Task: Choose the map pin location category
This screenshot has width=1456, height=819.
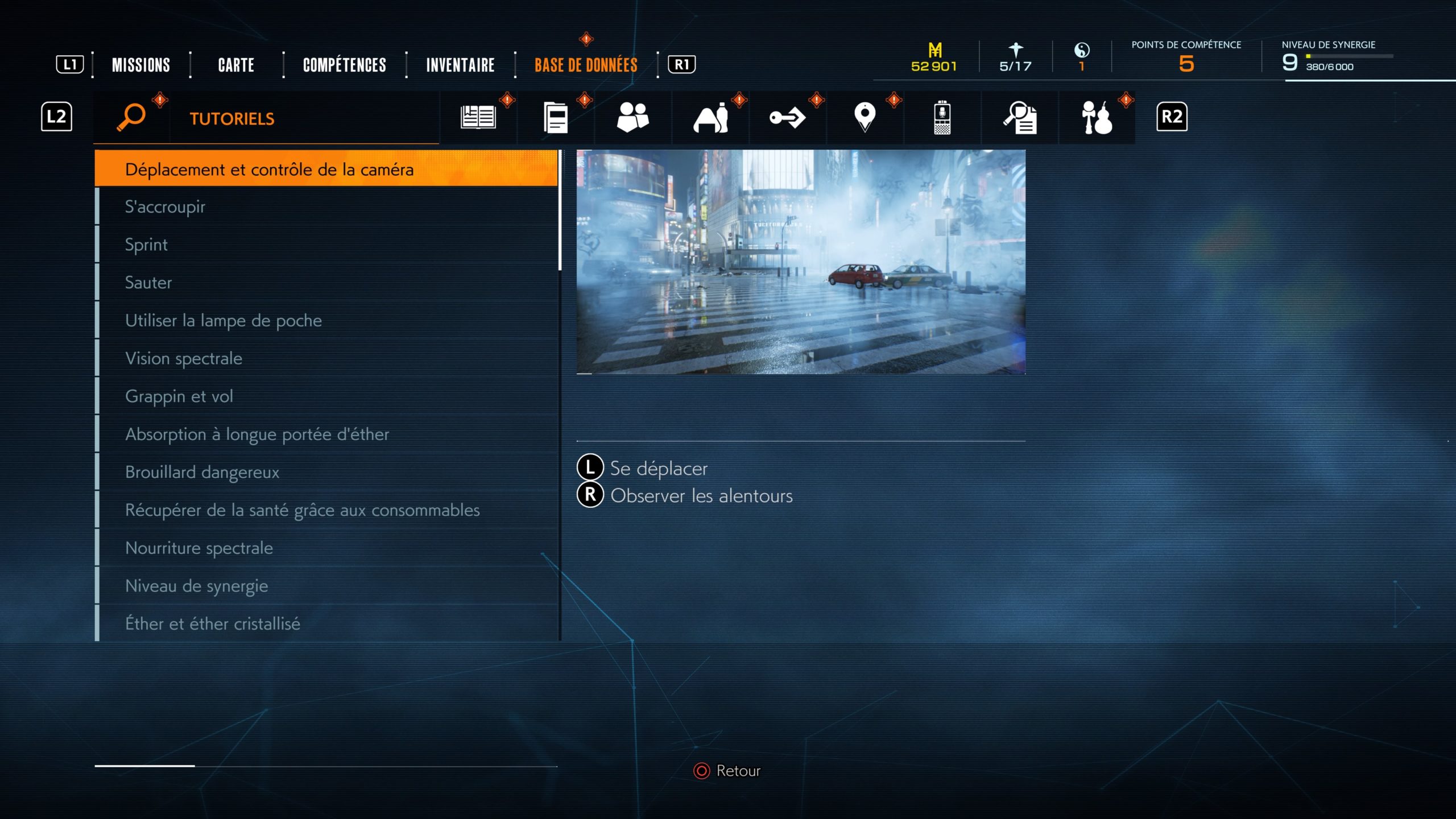Action: (864, 117)
